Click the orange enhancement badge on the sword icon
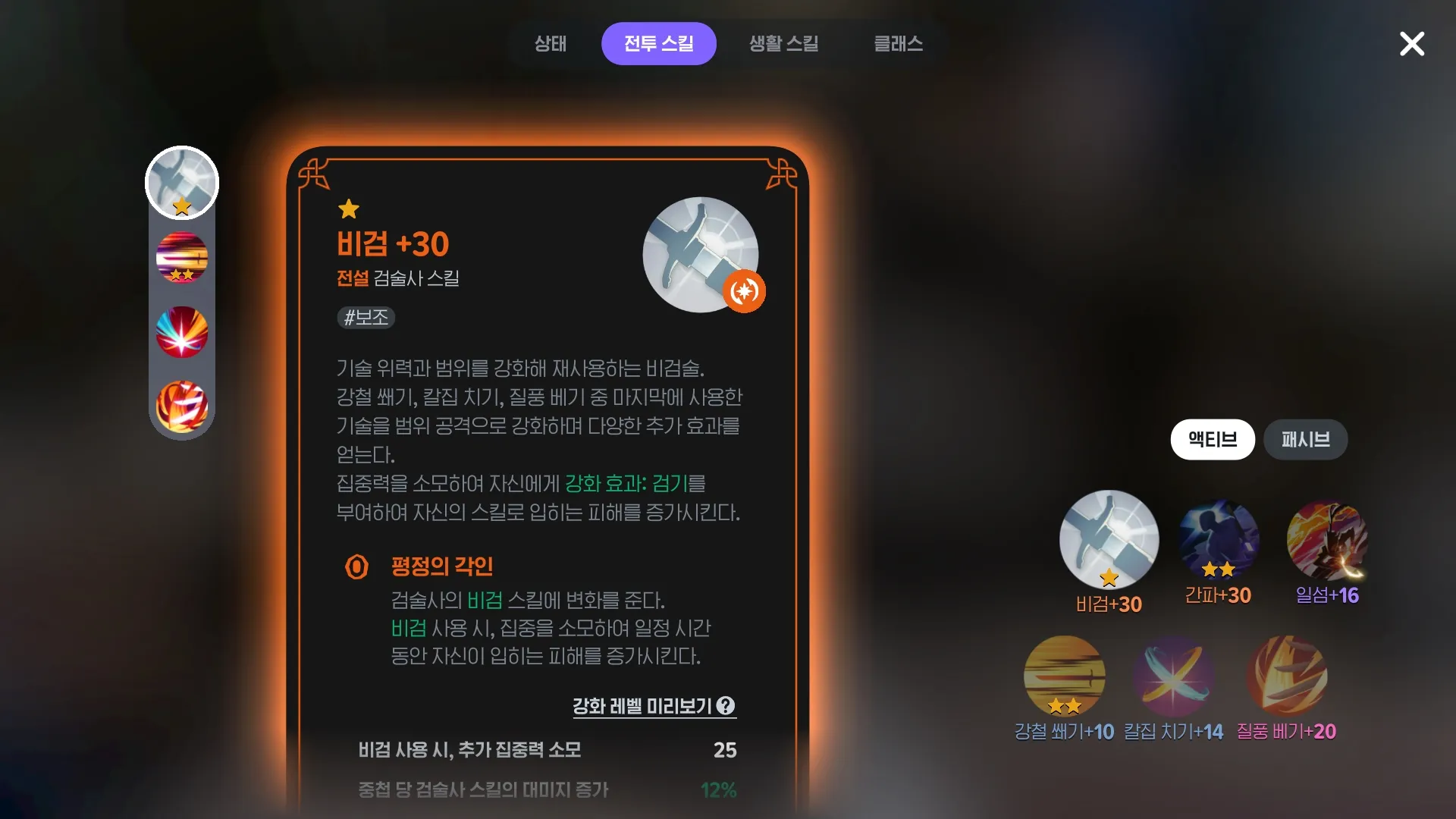Screen dimensions: 1456x819 pyautogui.click(x=744, y=291)
